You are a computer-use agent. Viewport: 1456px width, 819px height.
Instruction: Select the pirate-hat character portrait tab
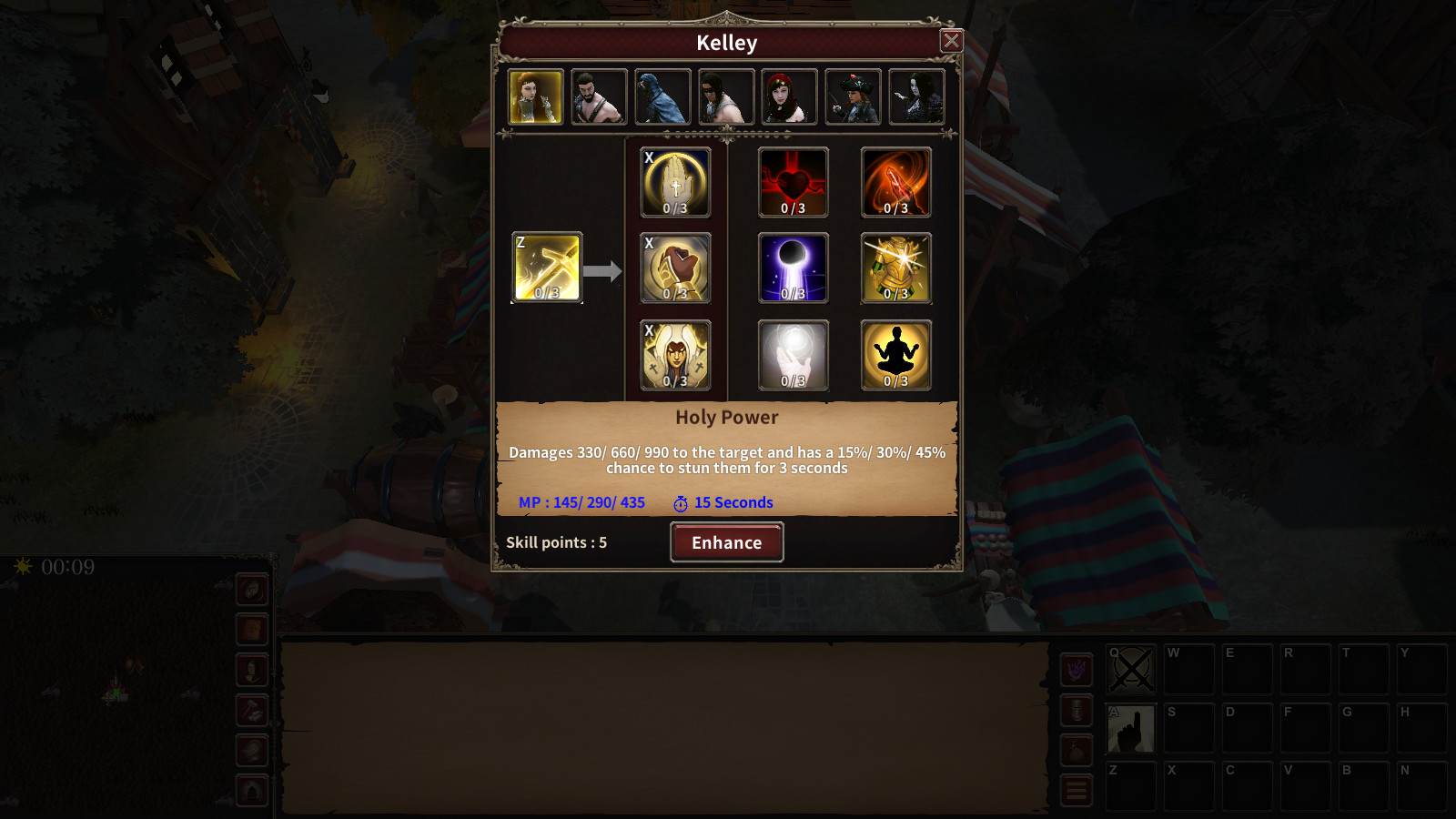[852, 96]
